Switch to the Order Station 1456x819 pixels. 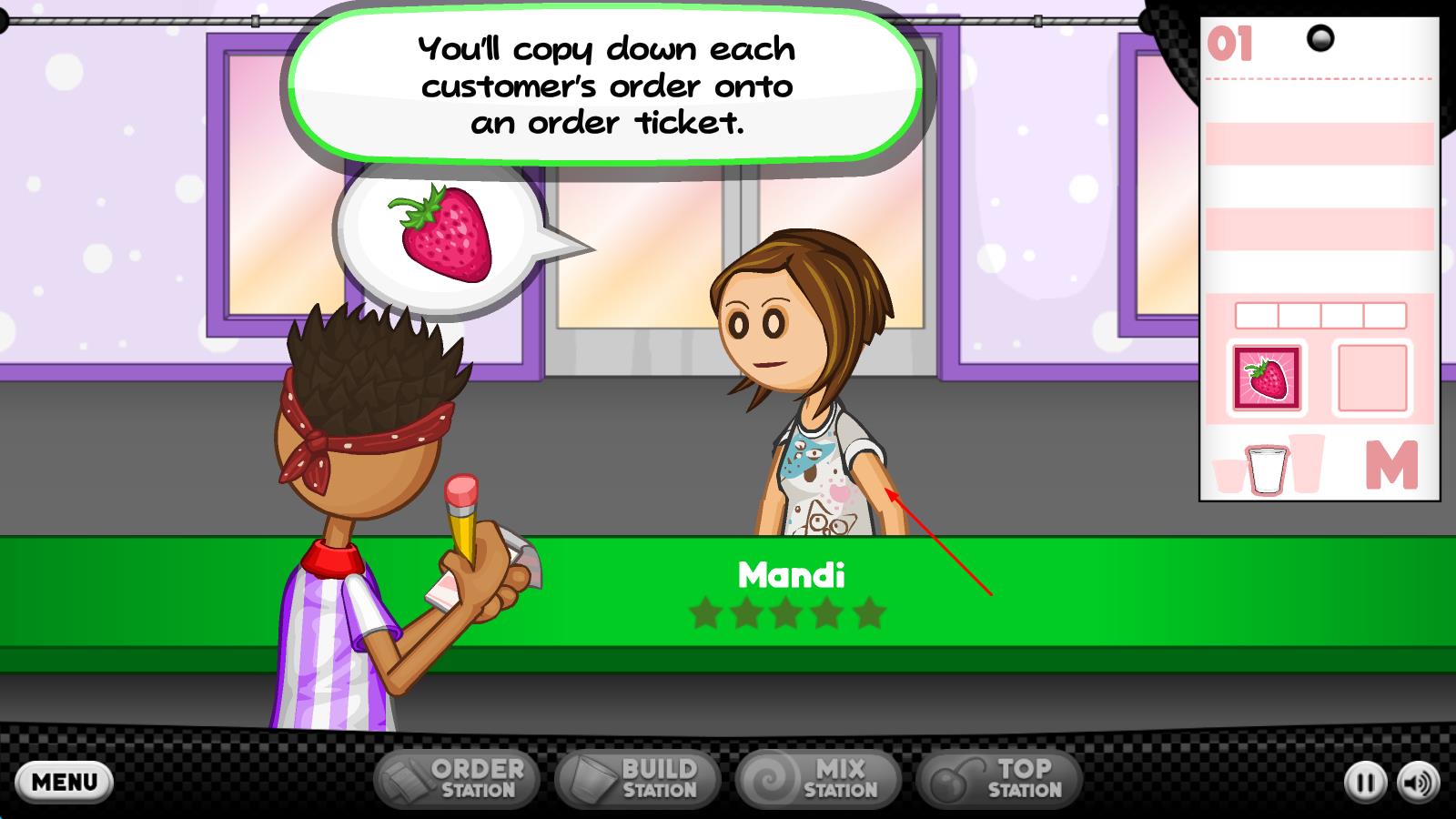pos(457,779)
